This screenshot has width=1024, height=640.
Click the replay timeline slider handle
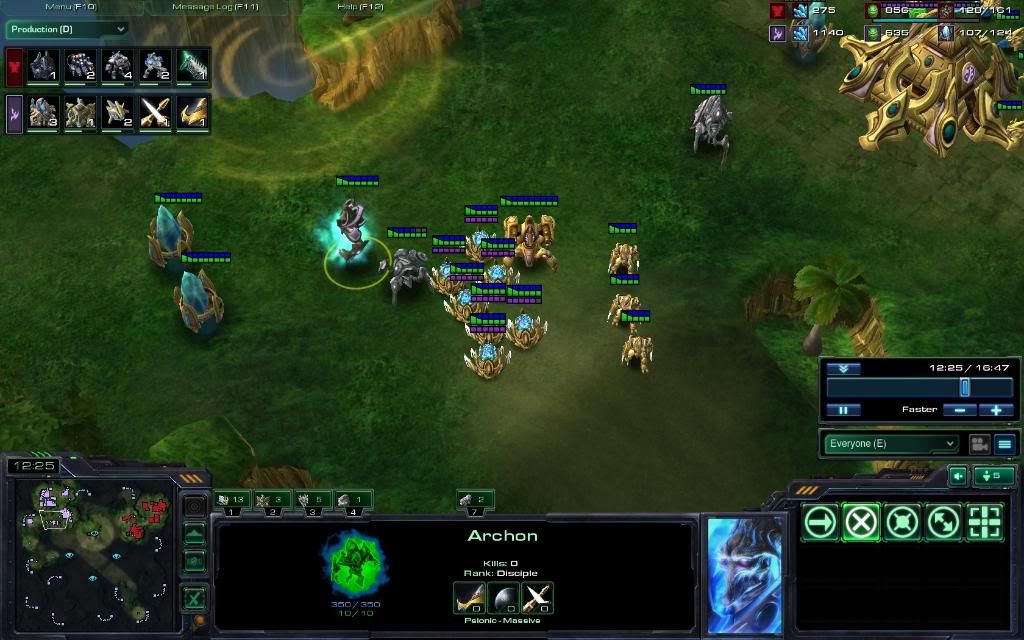965,387
